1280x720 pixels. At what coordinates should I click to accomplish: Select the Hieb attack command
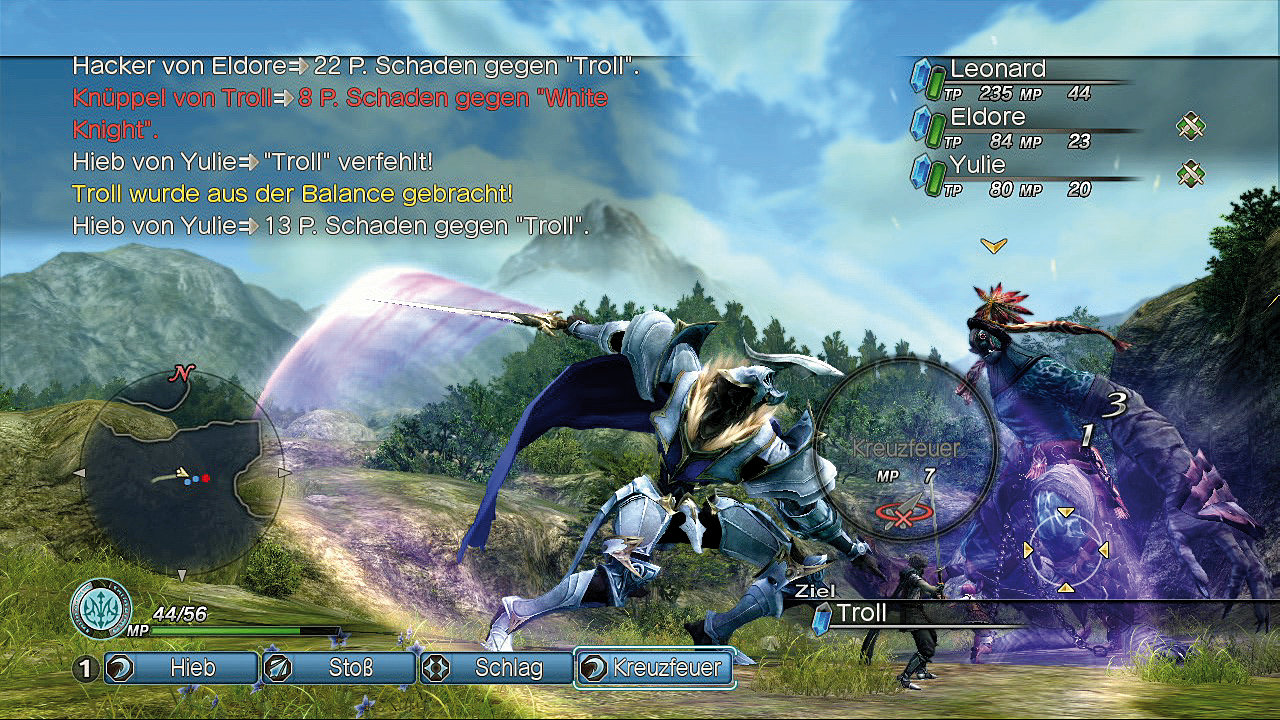click(x=178, y=668)
